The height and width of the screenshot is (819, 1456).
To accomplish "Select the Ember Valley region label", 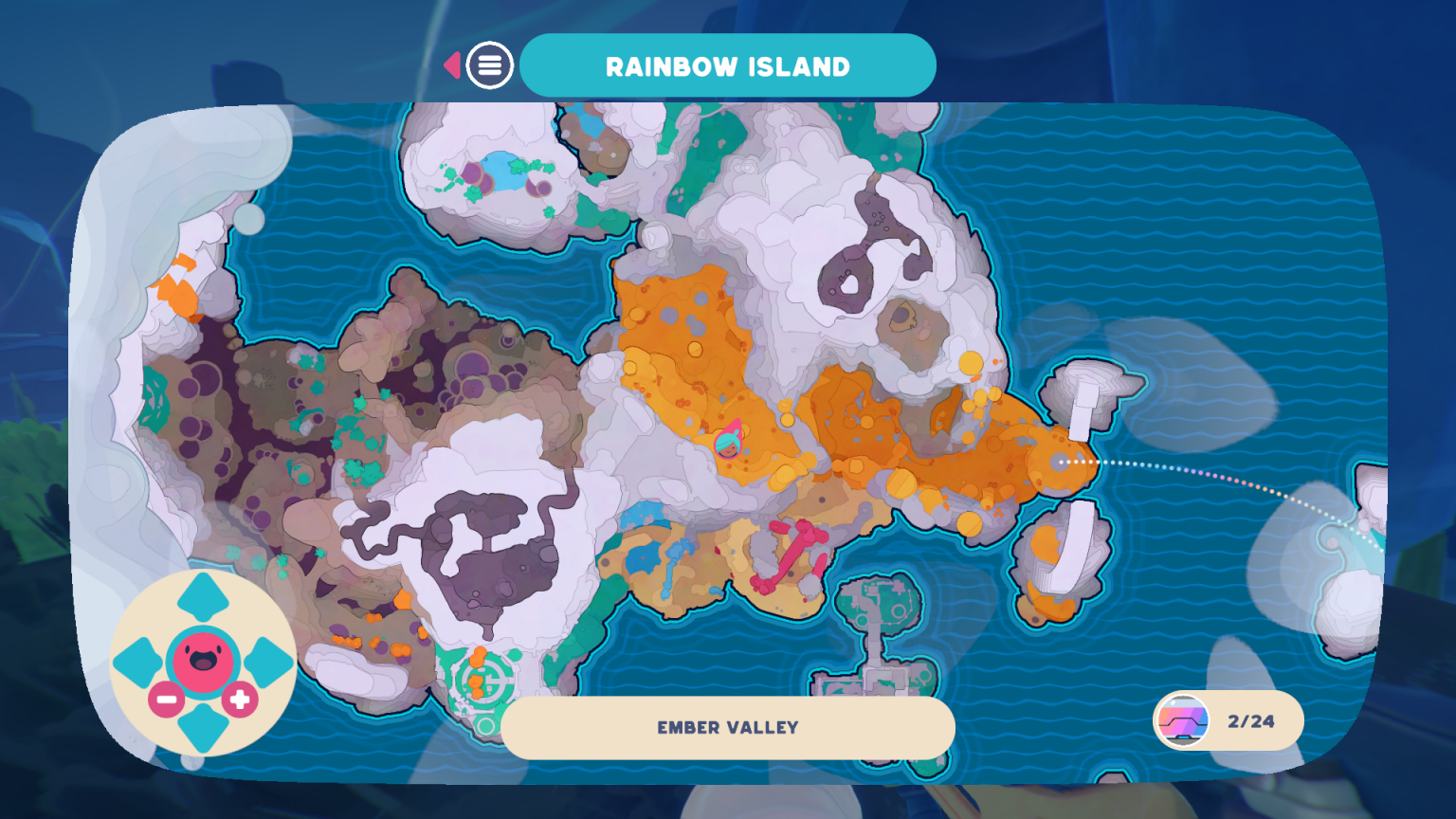I will (728, 728).
